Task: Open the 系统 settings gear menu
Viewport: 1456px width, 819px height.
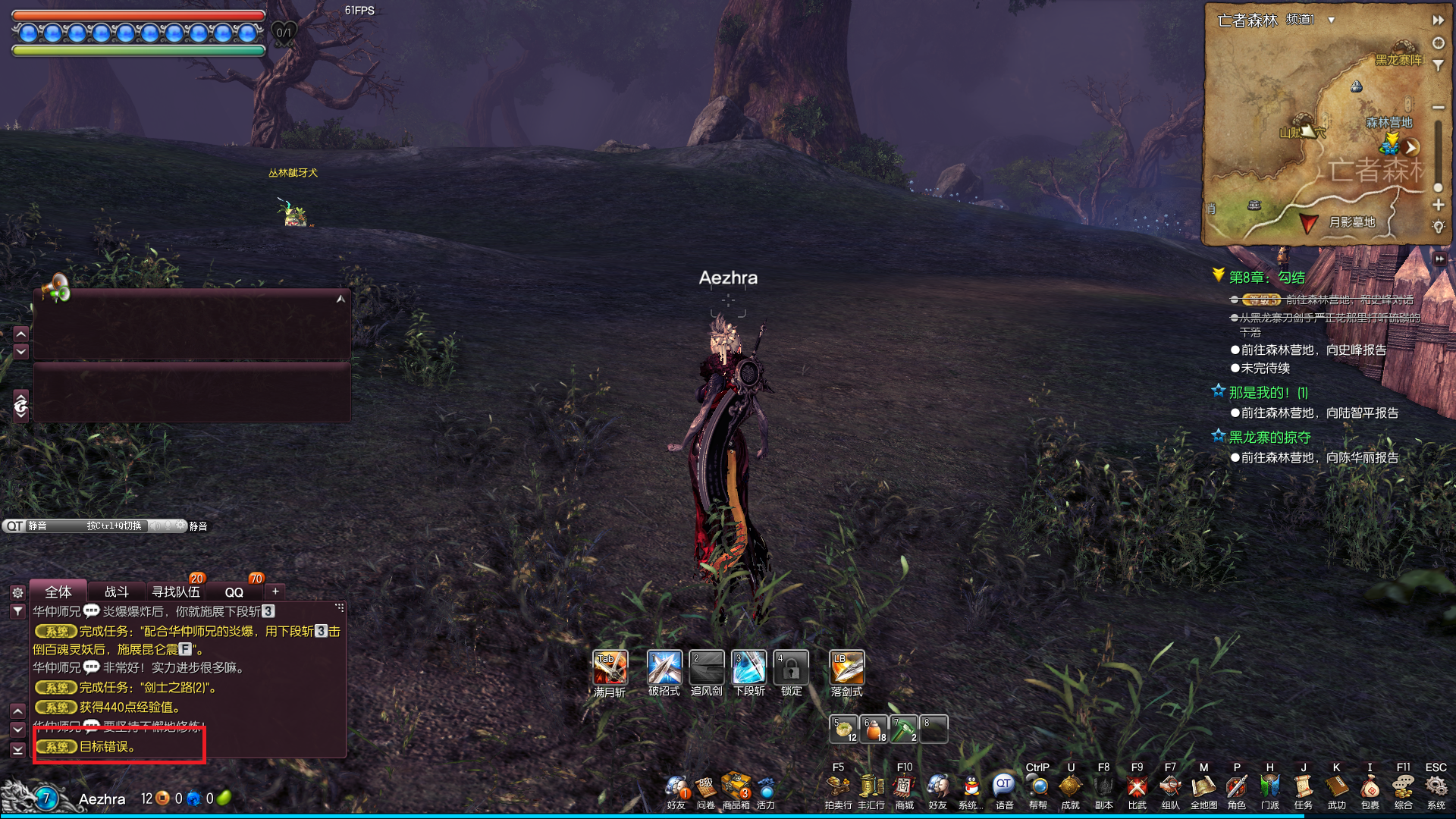Action: click(x=1436, y=787)
